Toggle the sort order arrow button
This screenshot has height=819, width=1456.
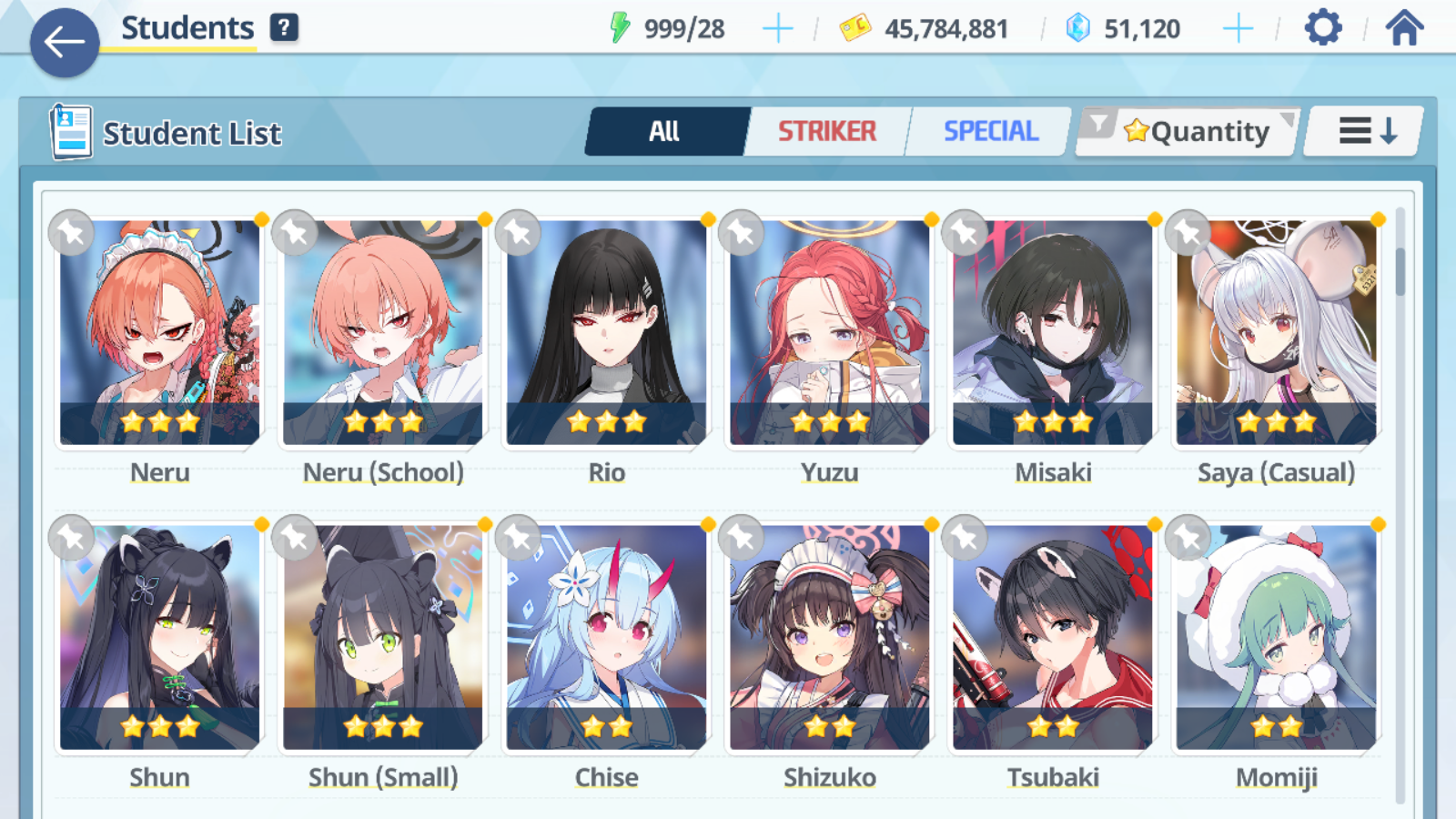[x=1365, y=132]
